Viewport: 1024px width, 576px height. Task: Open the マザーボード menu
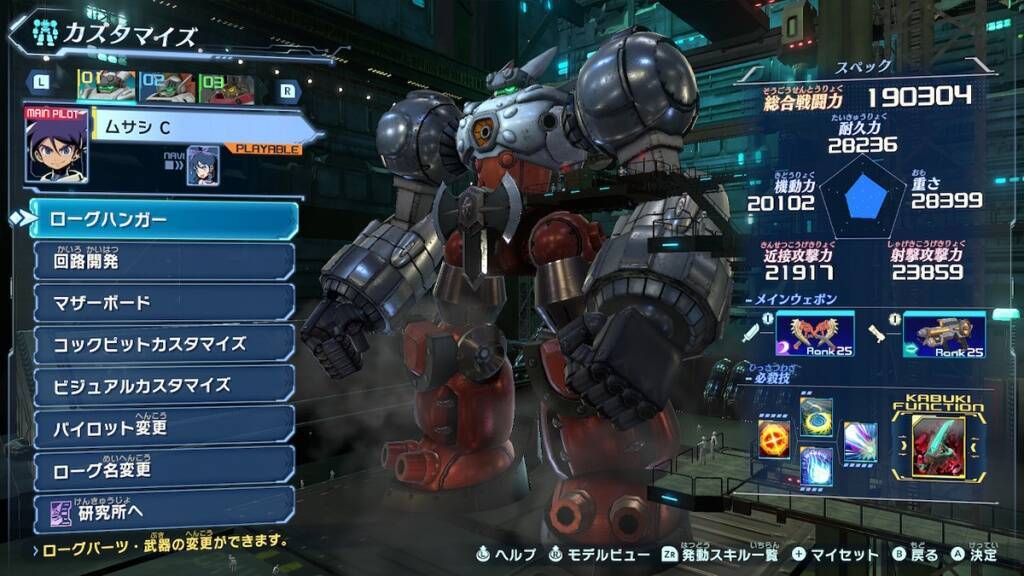point(165,303)
